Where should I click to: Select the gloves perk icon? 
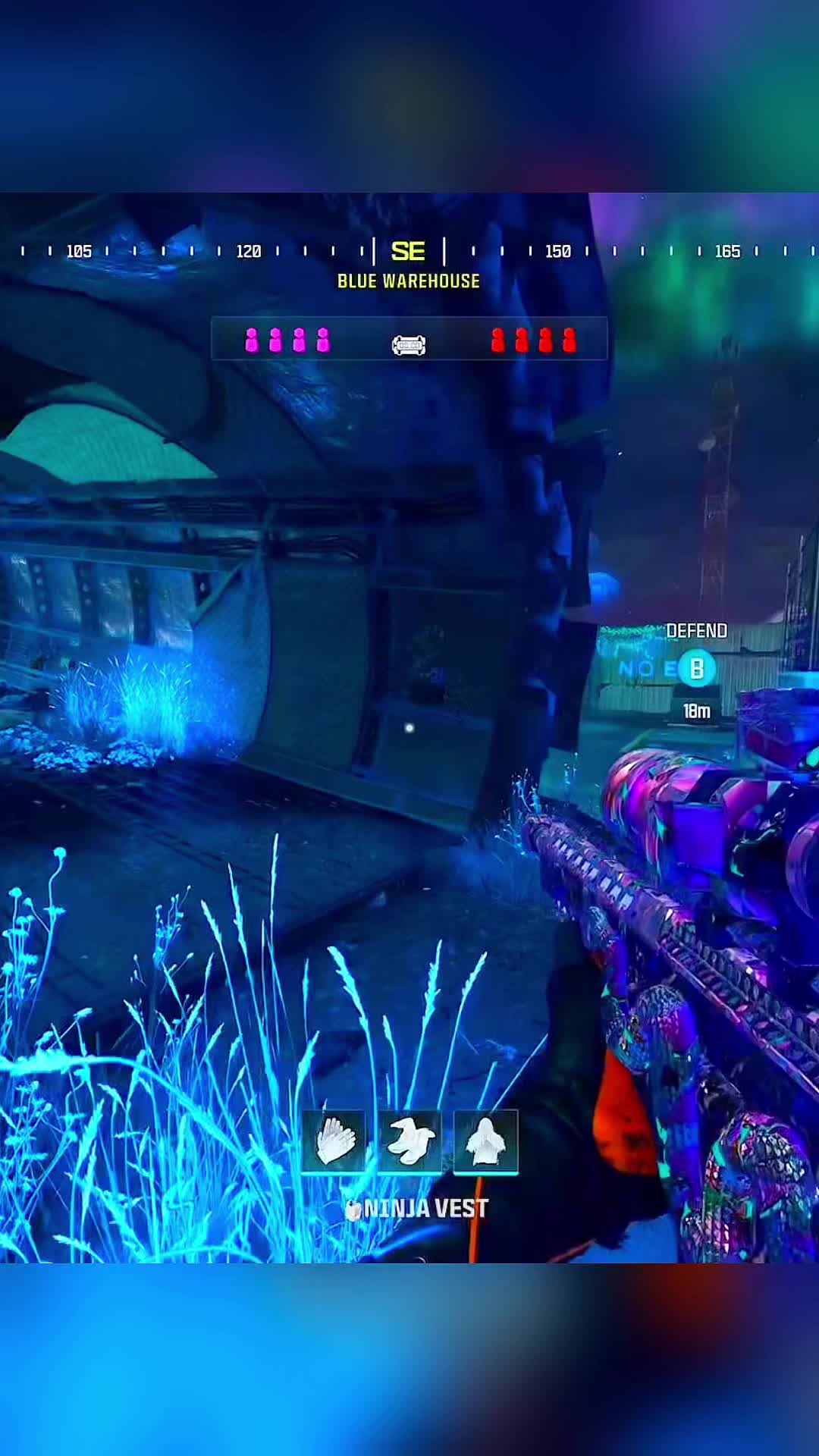coord(334,1141)
